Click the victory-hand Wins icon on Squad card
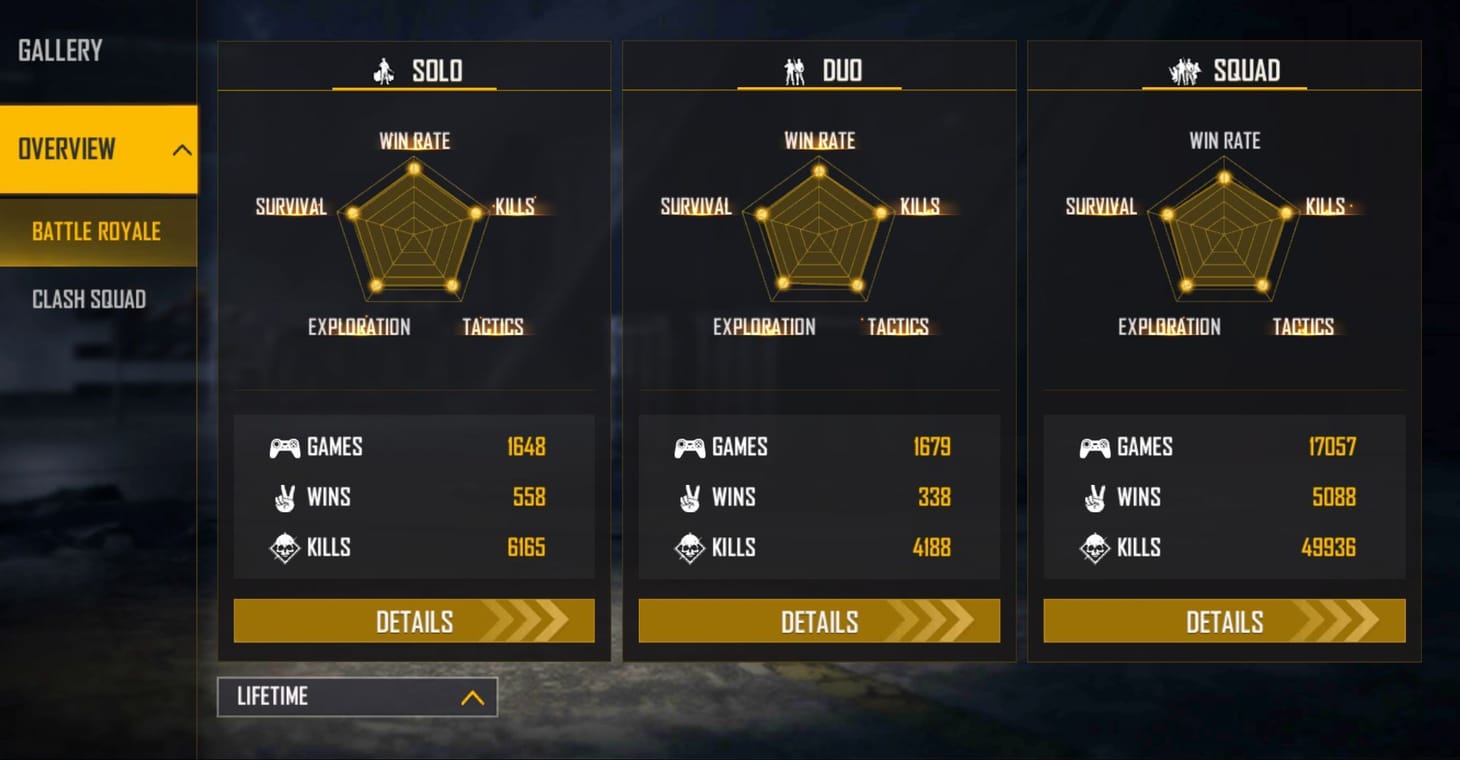 pyautogui.click(x=1097, y=497)
